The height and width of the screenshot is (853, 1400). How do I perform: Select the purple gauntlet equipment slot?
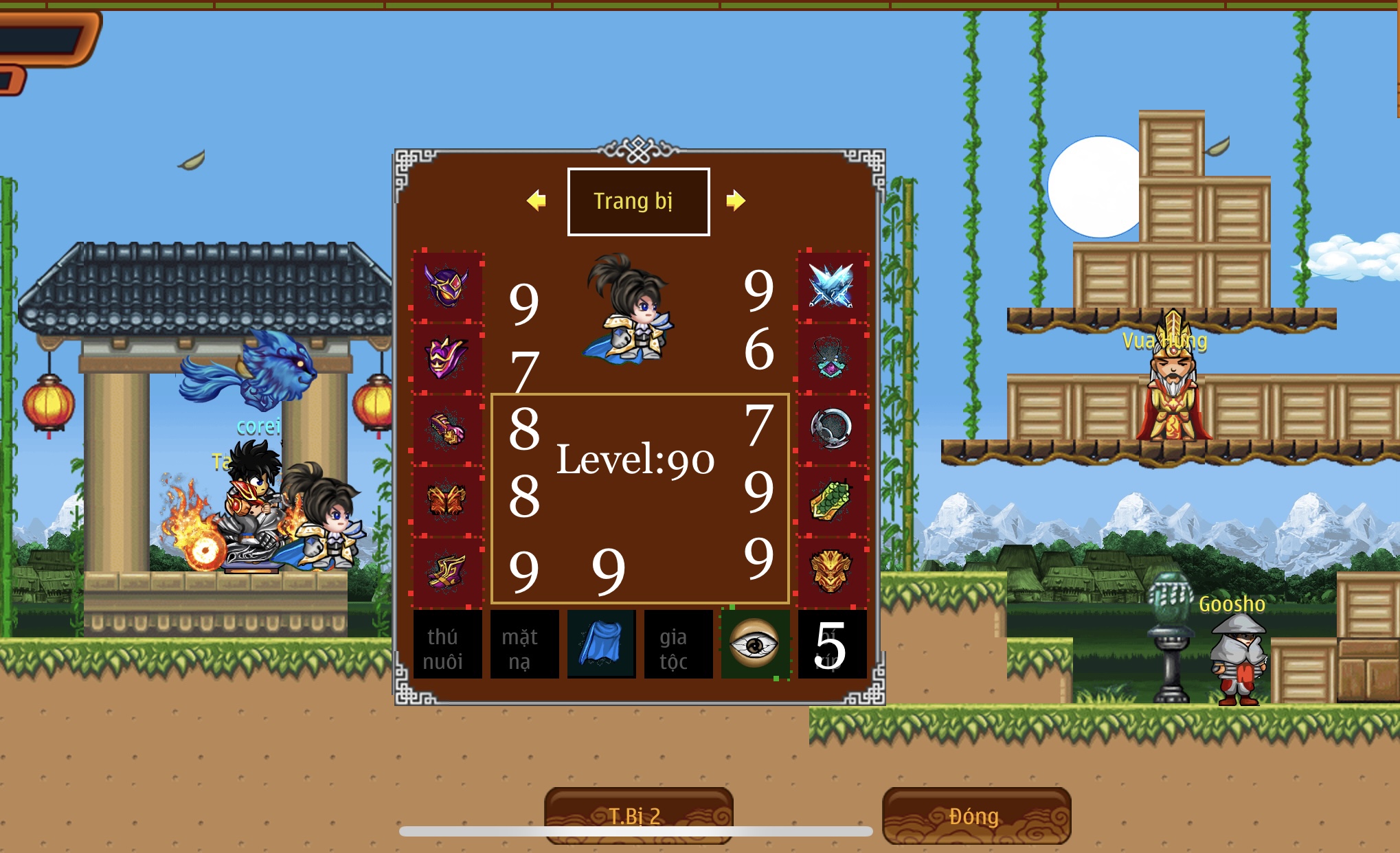point(447,429)
